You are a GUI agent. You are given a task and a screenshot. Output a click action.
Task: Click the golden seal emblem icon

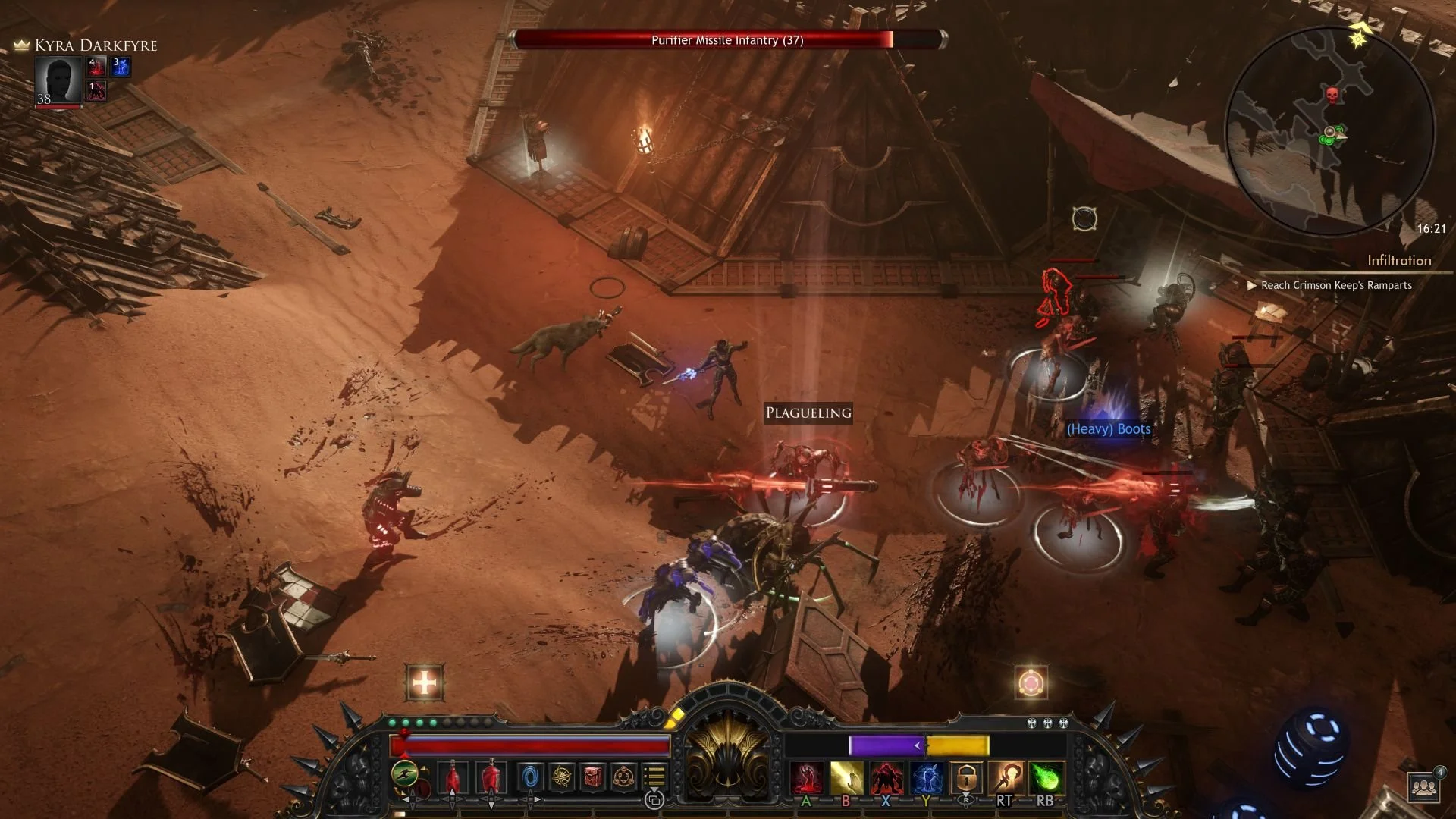[622, 775]
